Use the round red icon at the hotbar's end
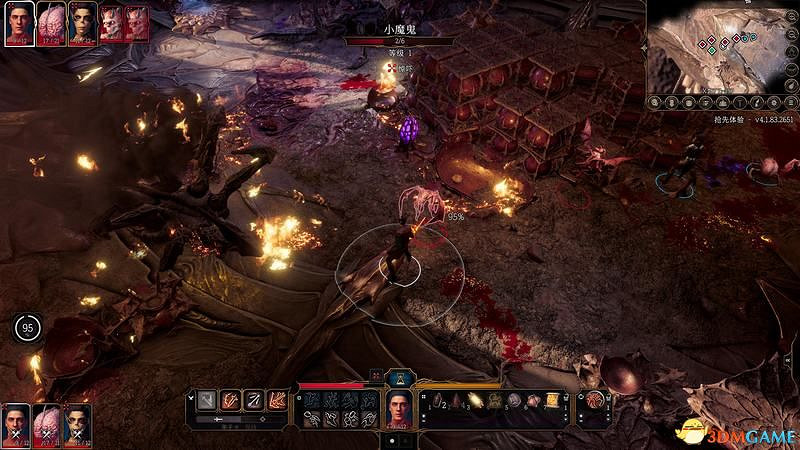 [x=595, y=399]
